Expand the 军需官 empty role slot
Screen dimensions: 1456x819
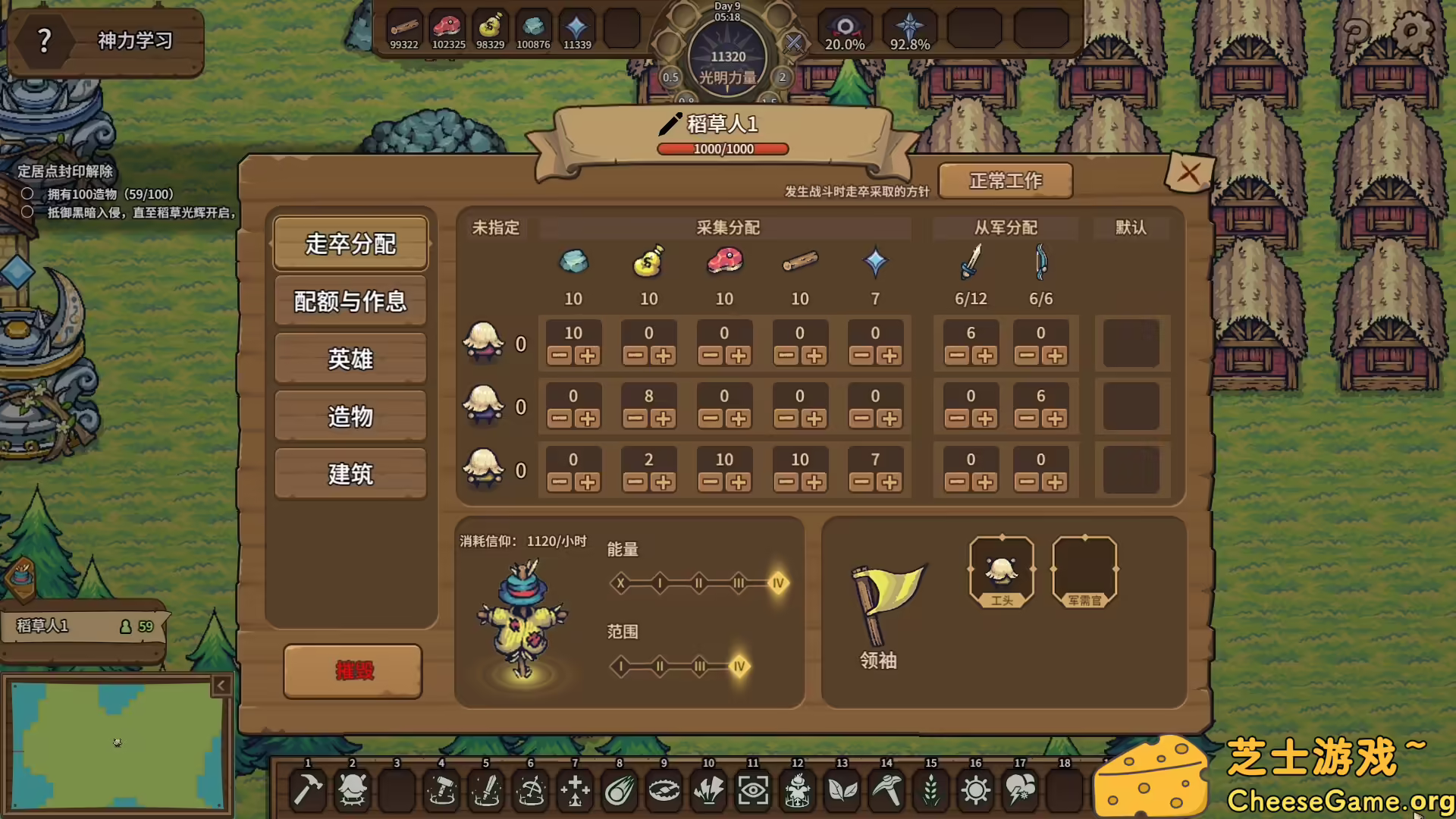tap(1084, 569)
